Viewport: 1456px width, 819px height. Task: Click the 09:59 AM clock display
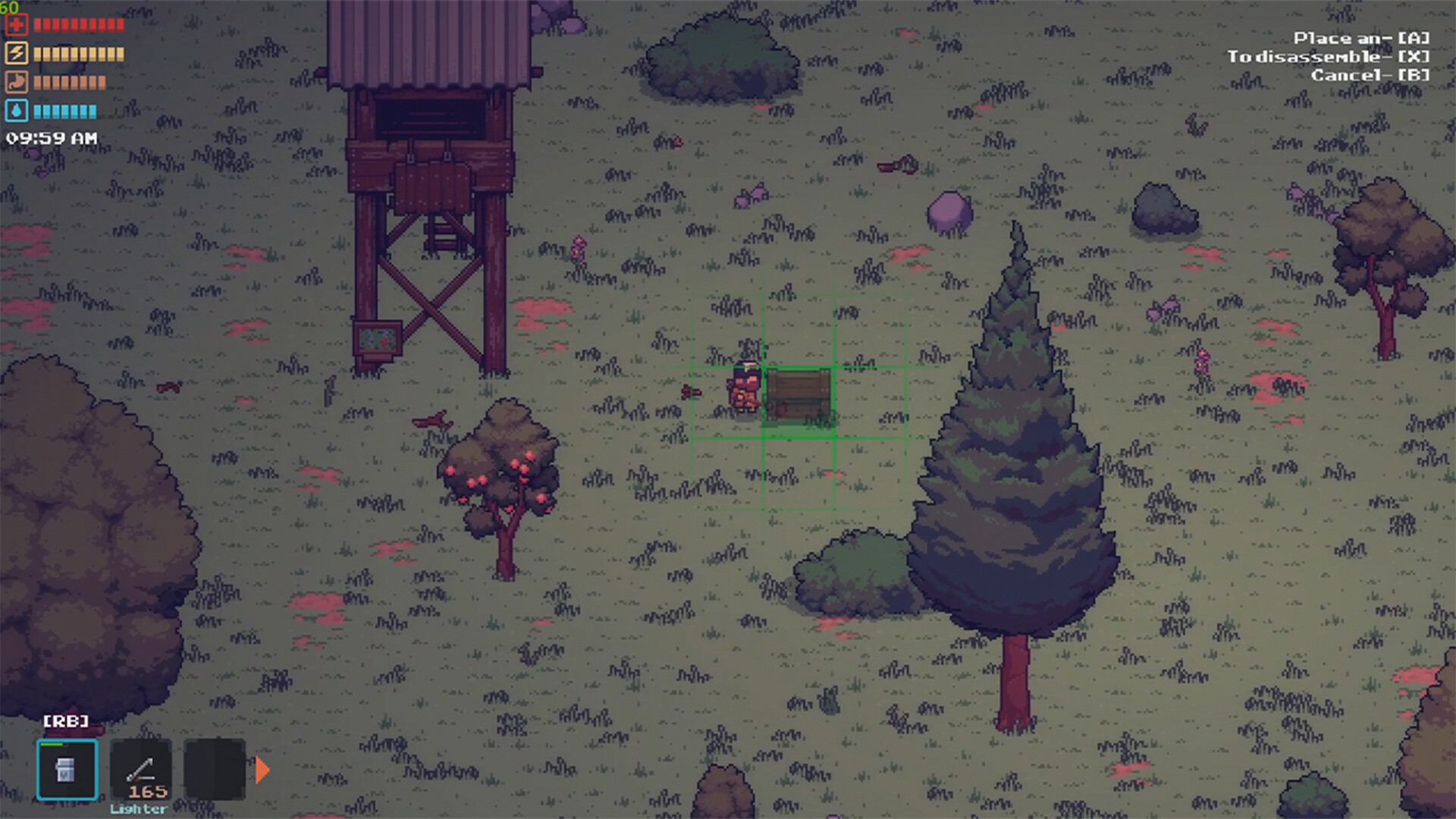(49, 138)
